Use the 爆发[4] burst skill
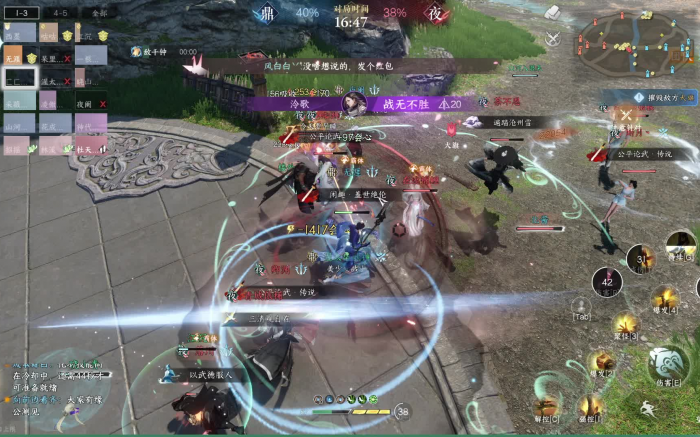 (663, 298)
